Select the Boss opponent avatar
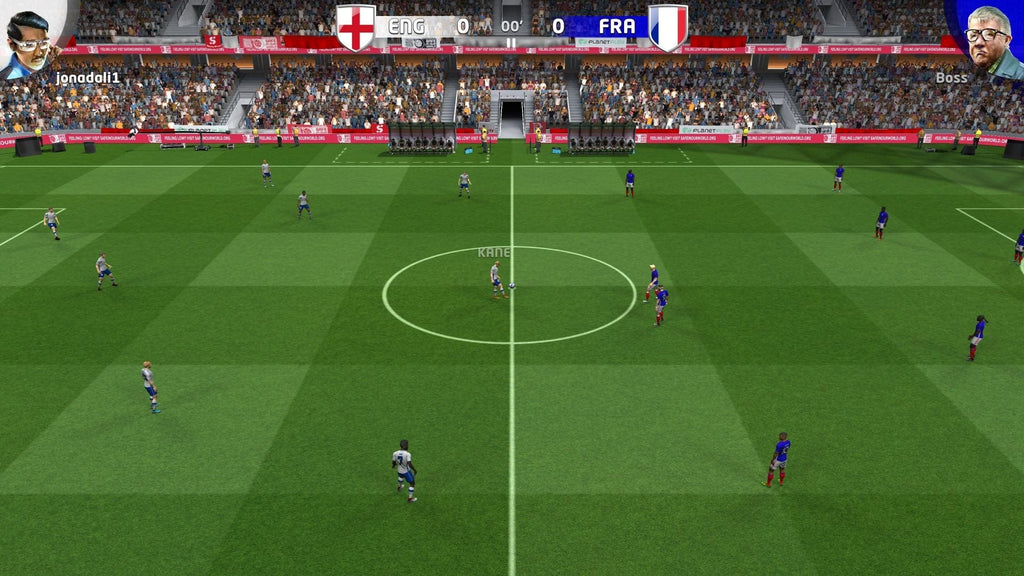This screenshot has height=576, width=1024. (990, 38)
